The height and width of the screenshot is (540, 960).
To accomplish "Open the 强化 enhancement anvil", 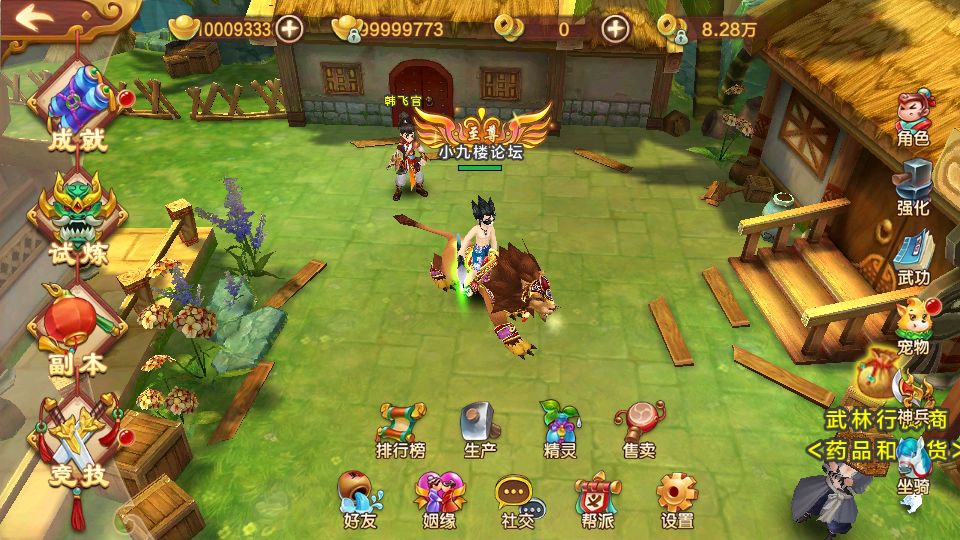I will tap(913, 187).
